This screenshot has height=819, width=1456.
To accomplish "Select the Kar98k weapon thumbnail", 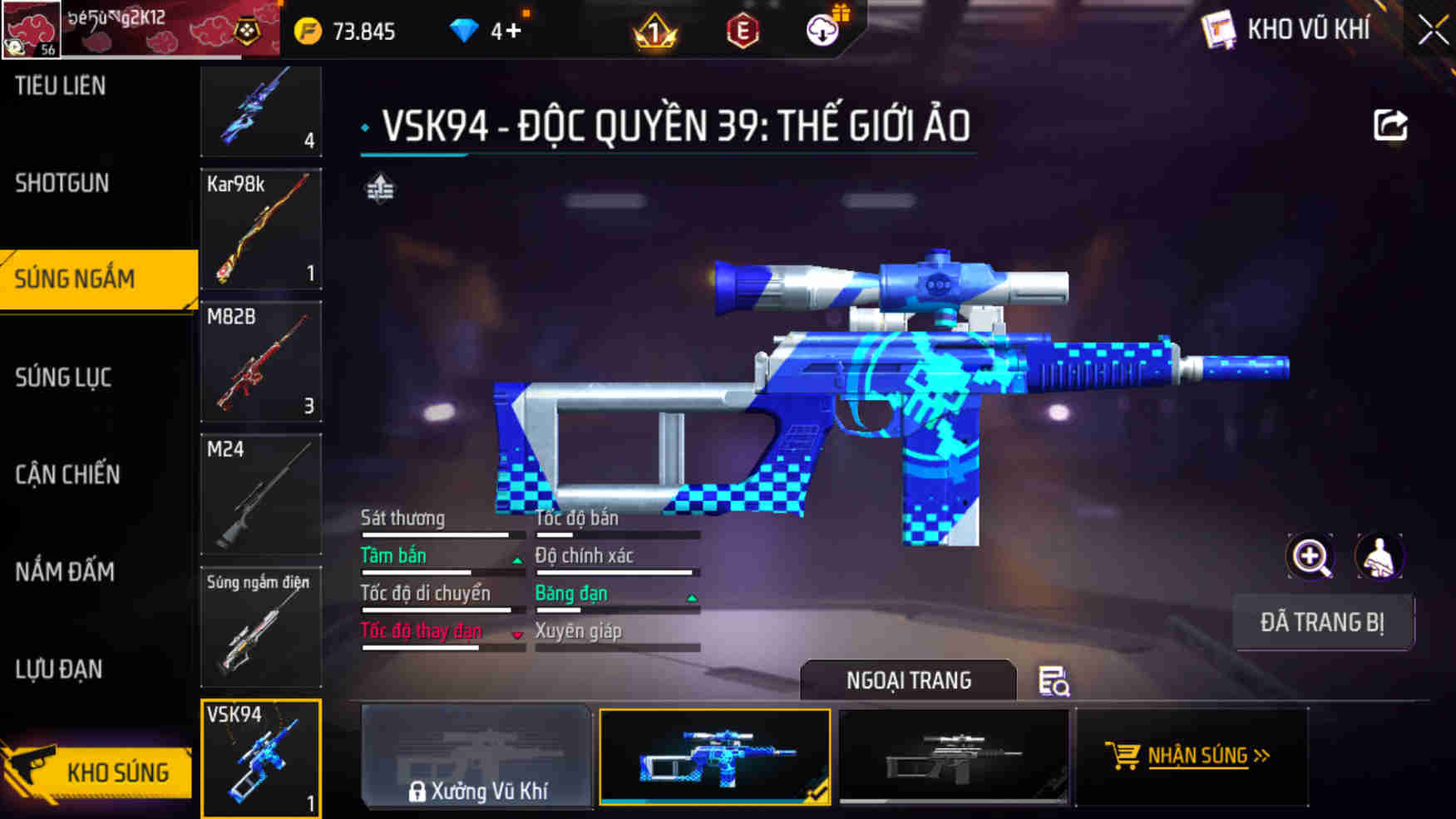I will (x=260, y=230).
